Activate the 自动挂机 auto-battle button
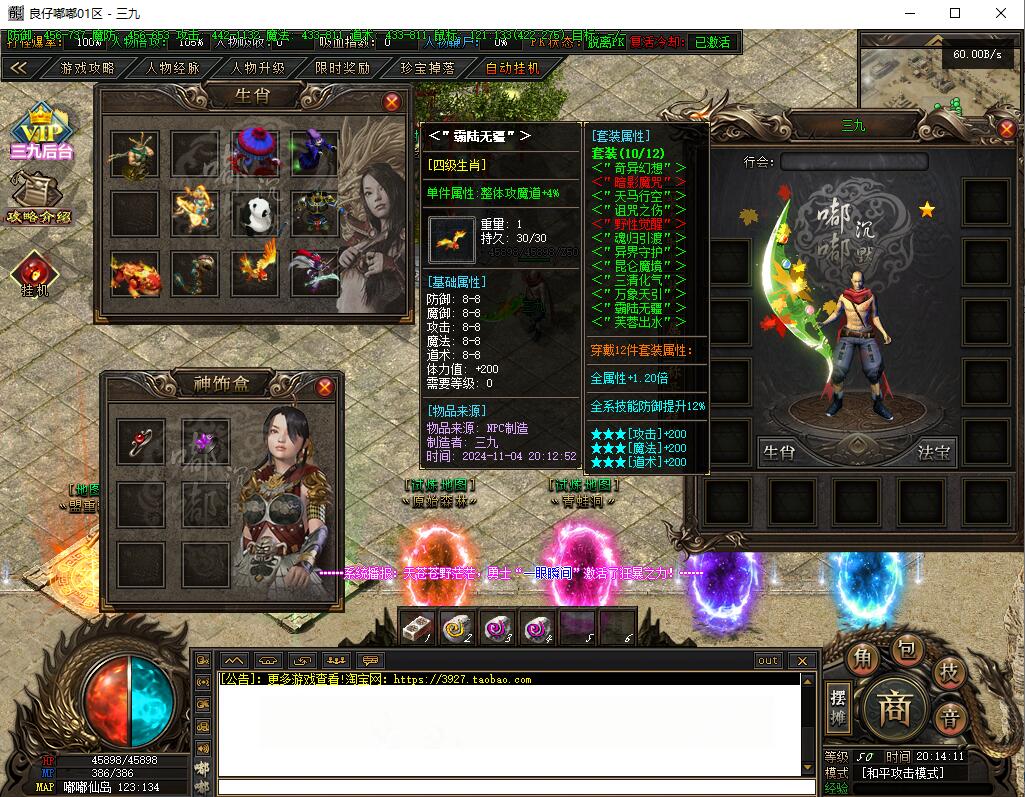This screenshot has height=797, width=1025. (x=513, y=68)
